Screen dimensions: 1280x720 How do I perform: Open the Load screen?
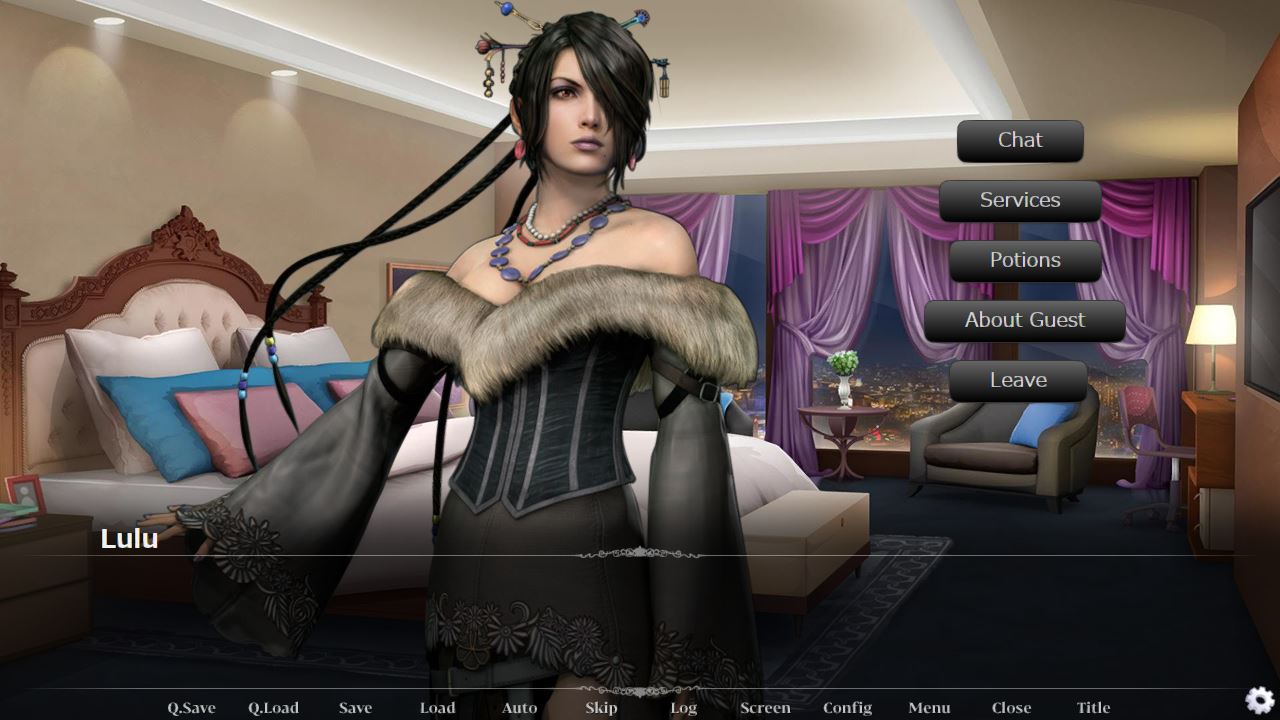[x=437, y=708]
